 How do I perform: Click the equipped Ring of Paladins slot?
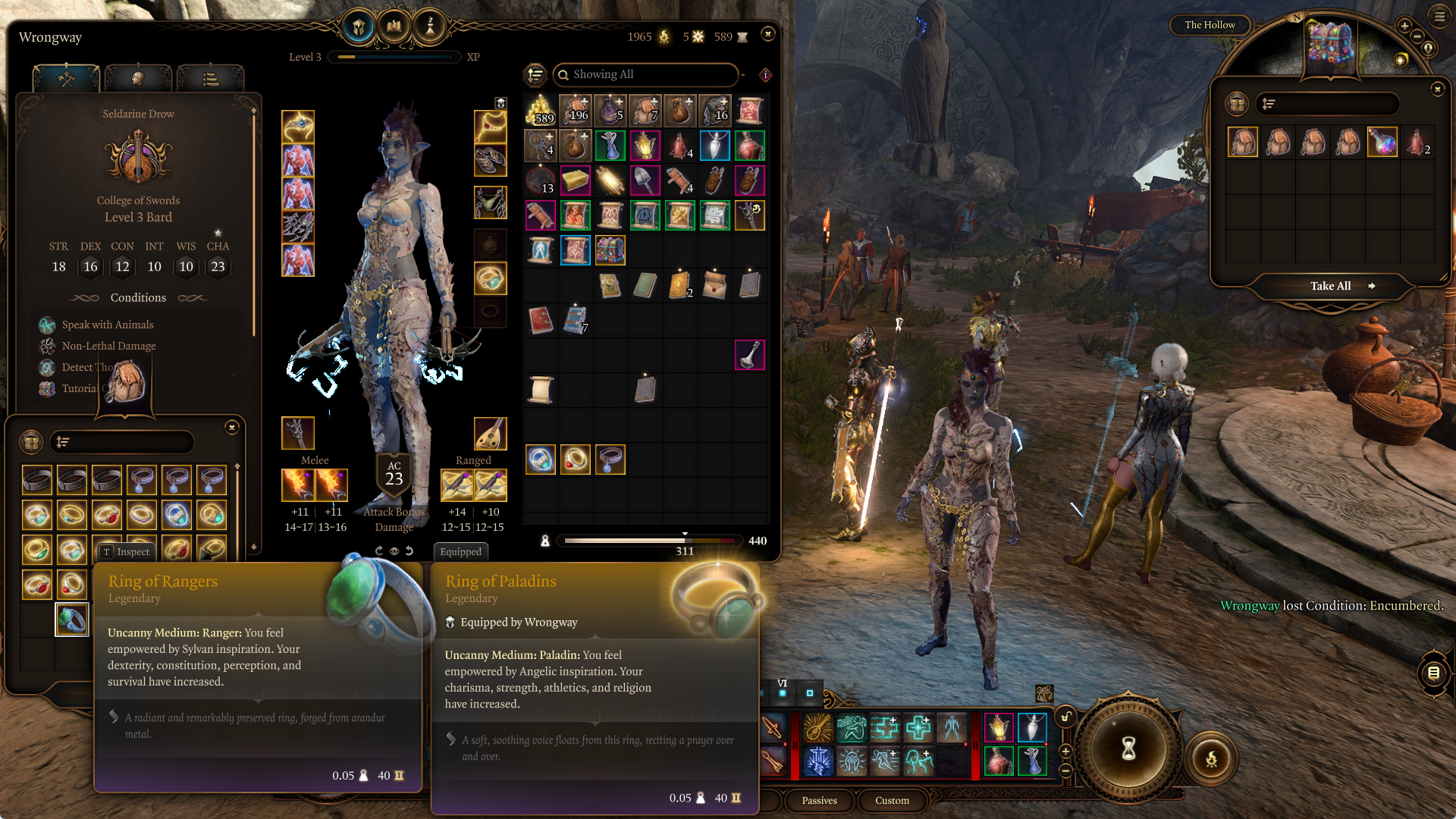[490, 279]
